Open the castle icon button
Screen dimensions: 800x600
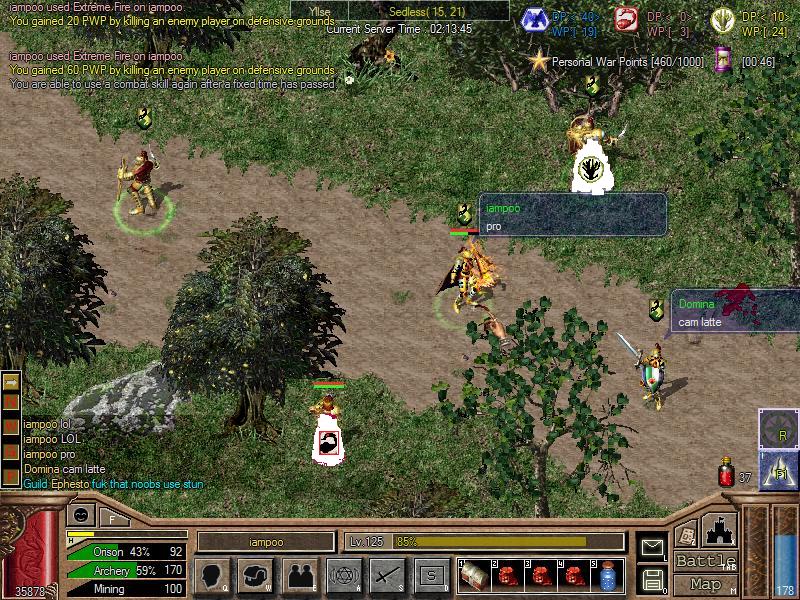tap(720, 528)
